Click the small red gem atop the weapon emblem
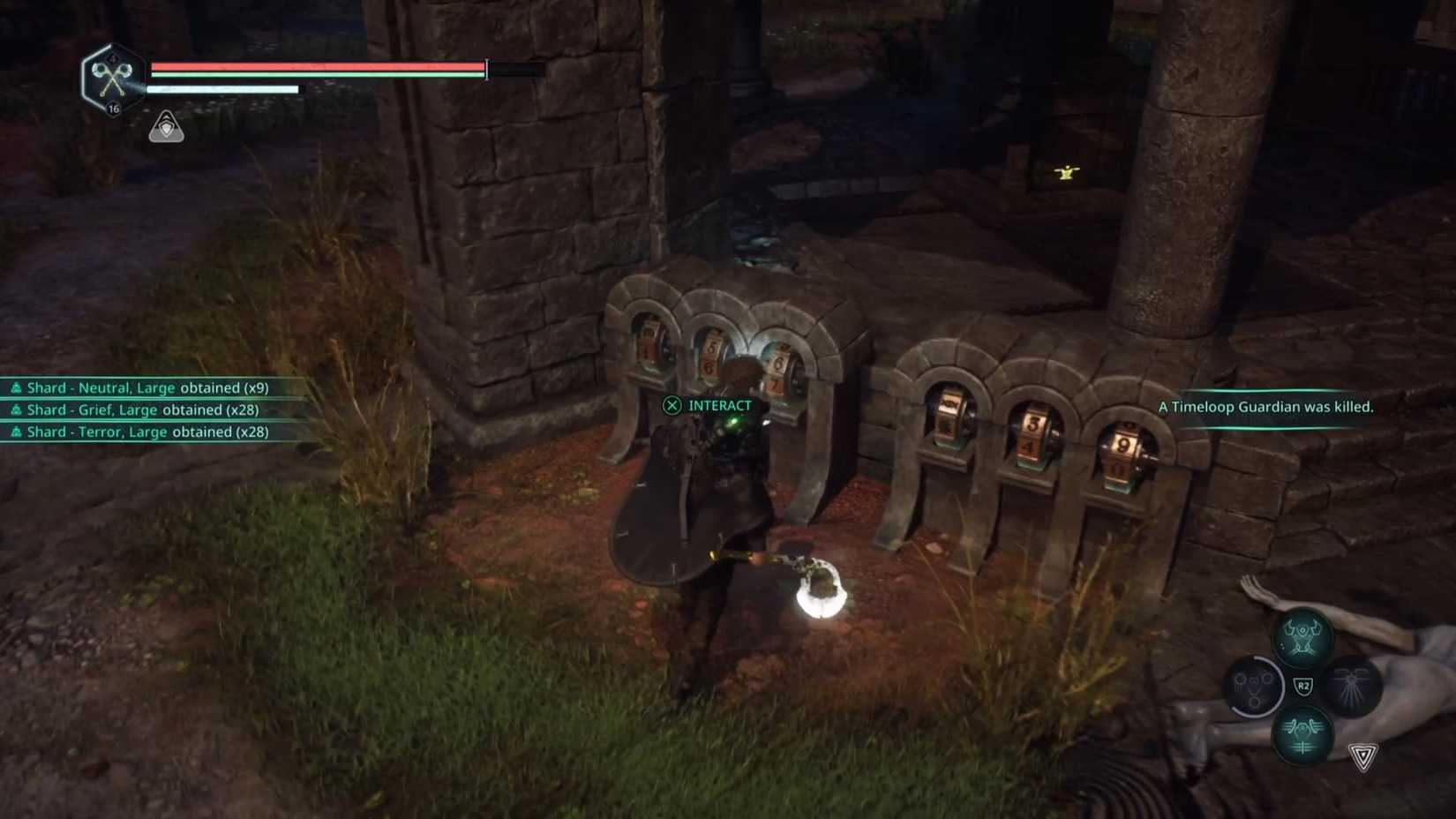The image size is (1456, 819). click(x=112, y=56)
